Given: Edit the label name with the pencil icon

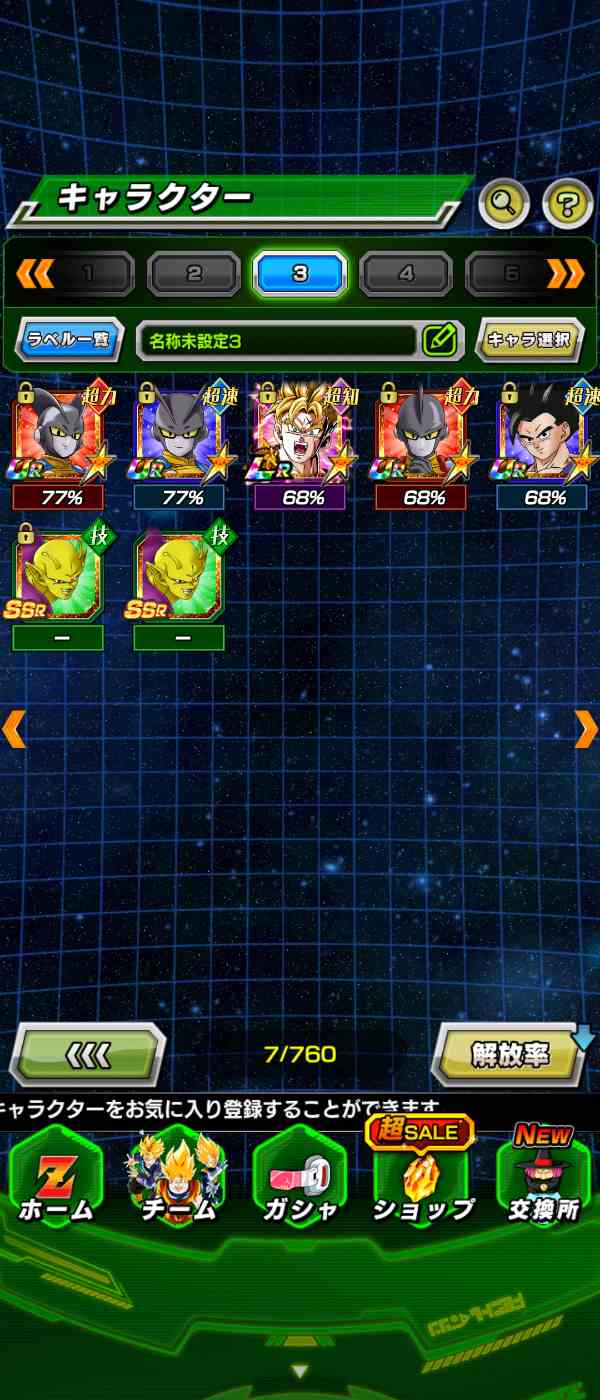Looking at the screenshot, I should click(x=440, y=340).
